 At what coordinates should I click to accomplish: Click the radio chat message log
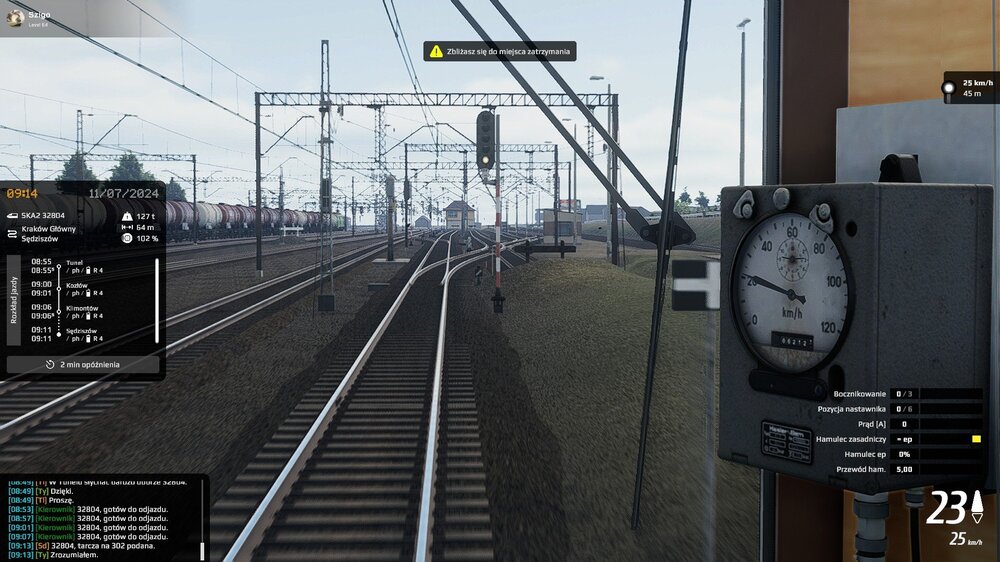(100, 517)
